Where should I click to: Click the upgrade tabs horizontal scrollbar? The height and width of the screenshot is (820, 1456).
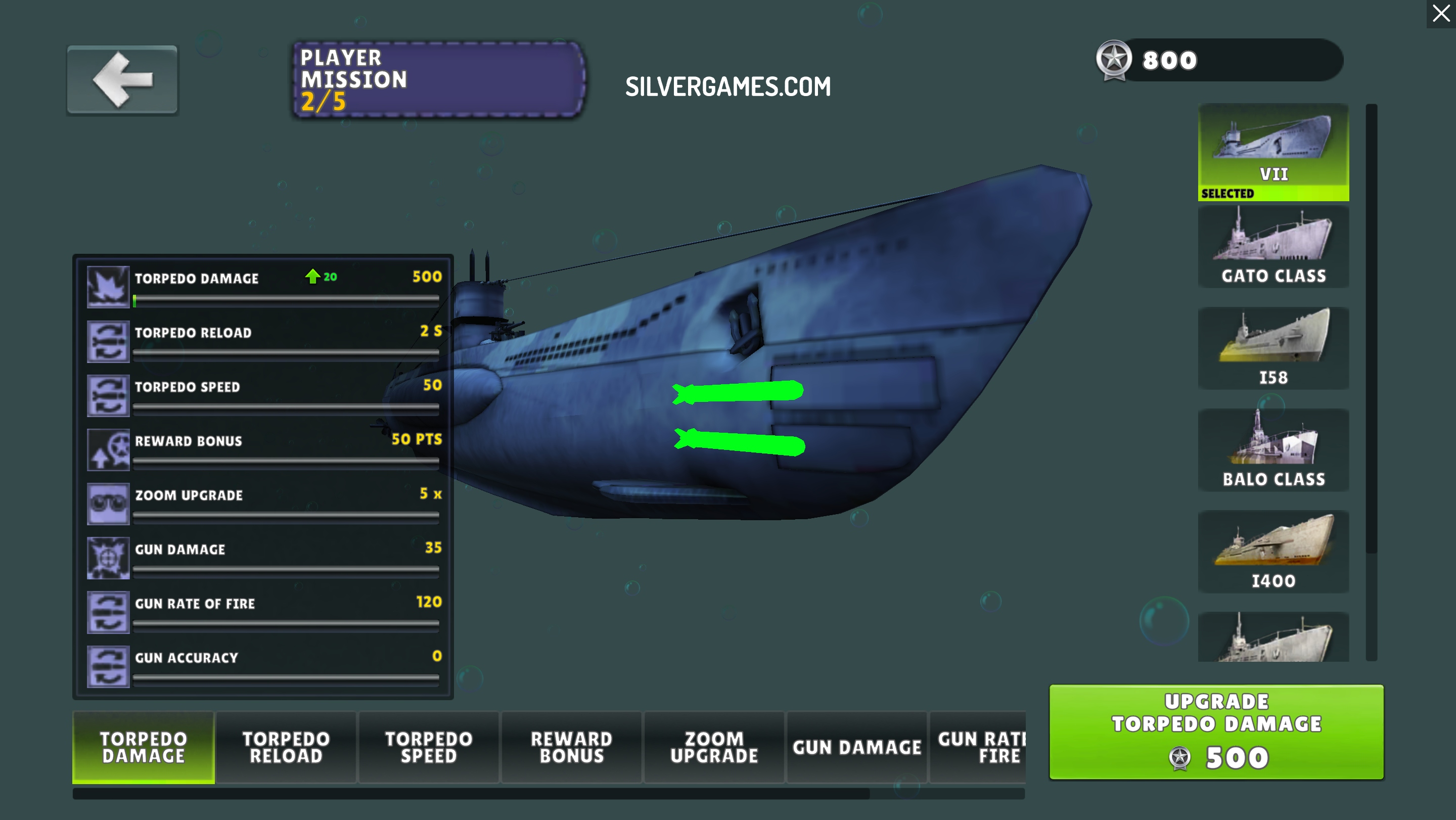pyautogui.click(x=470, y=793)
